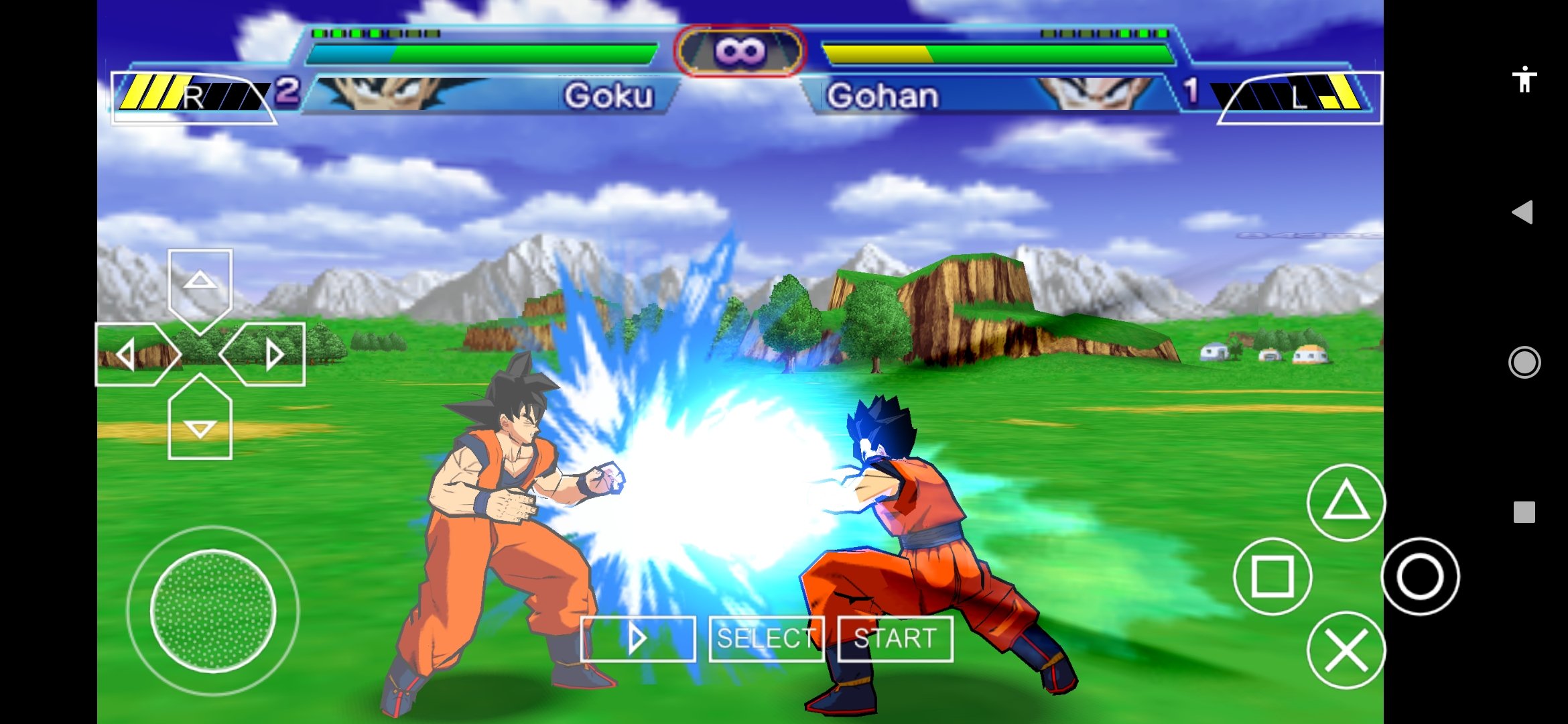1568x724 pixels.
Task: Touch the analog stick pad
Action: [x=213, y=610]
